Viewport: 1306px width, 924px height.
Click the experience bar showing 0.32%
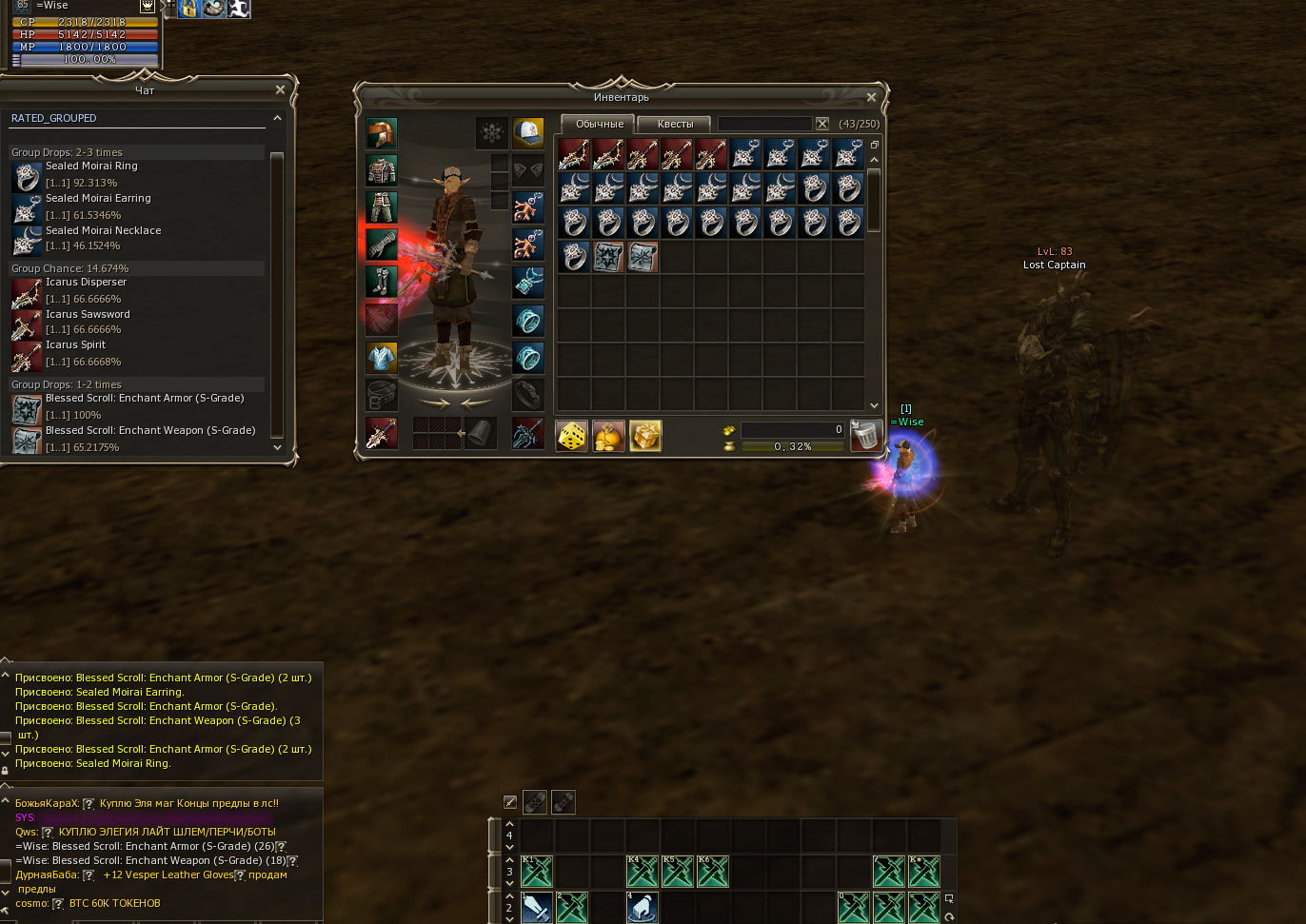792,445
